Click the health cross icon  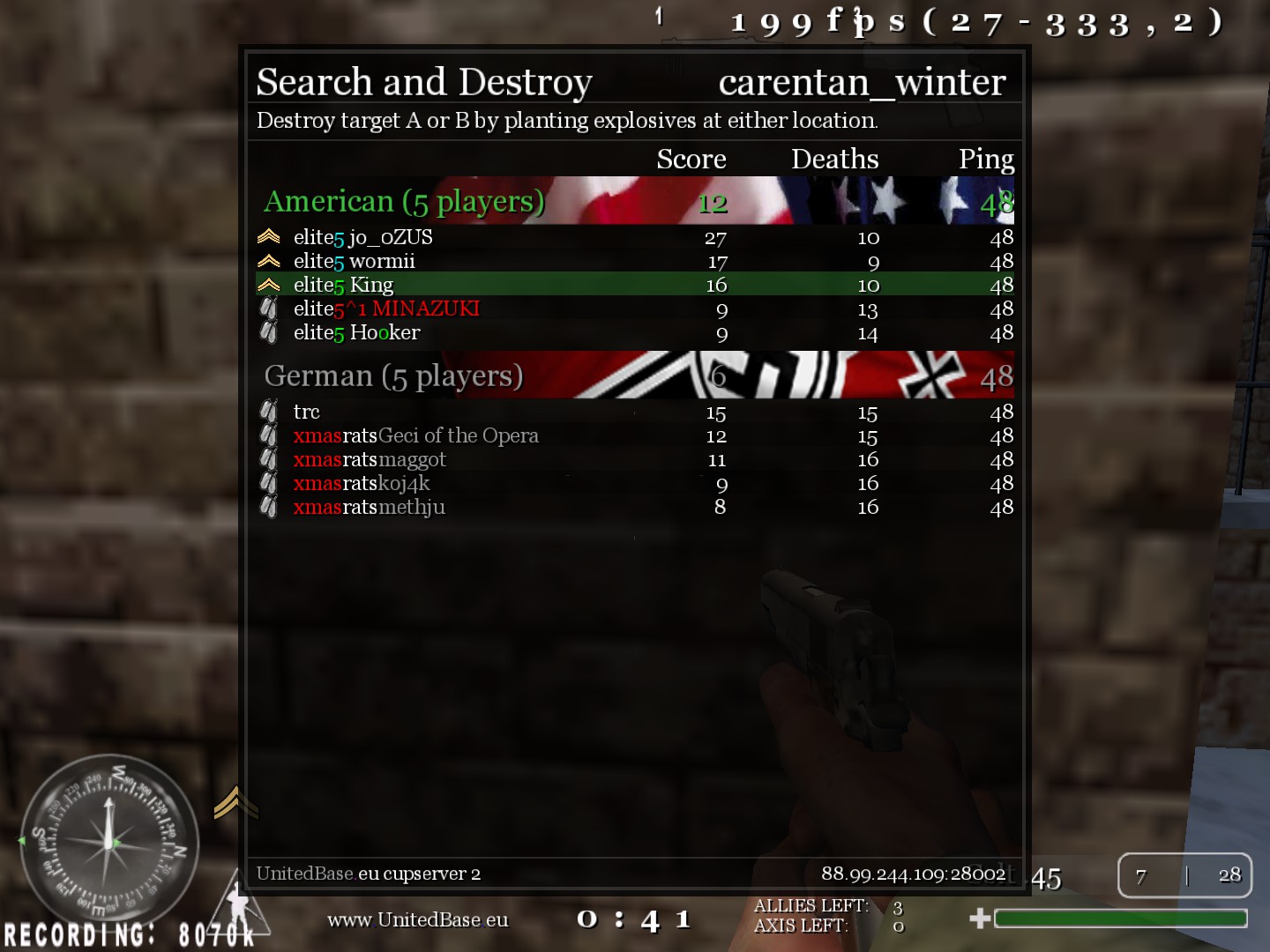click(x=979, y=918)
